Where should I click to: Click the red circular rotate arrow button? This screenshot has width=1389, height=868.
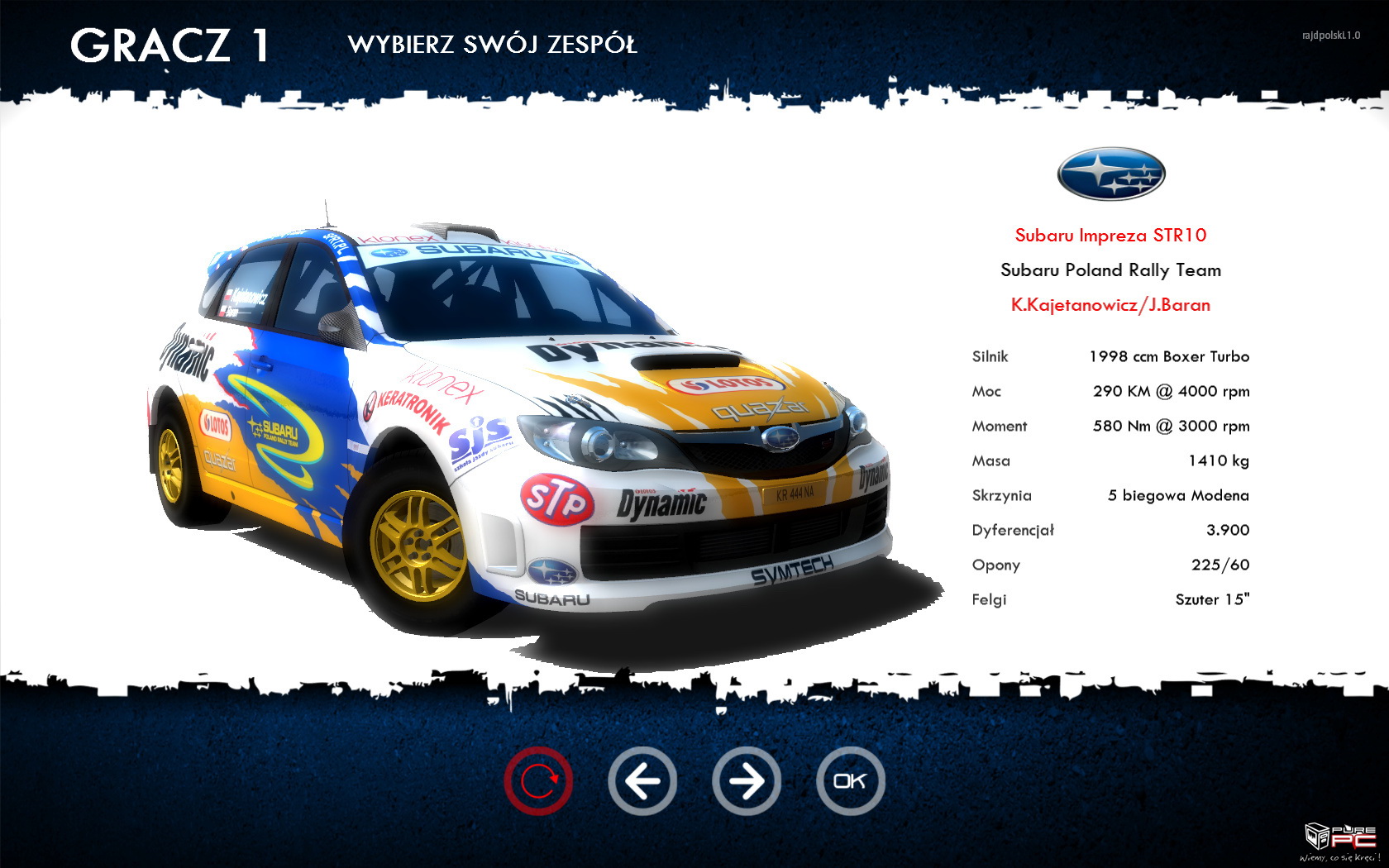click(x=538, y=781)
